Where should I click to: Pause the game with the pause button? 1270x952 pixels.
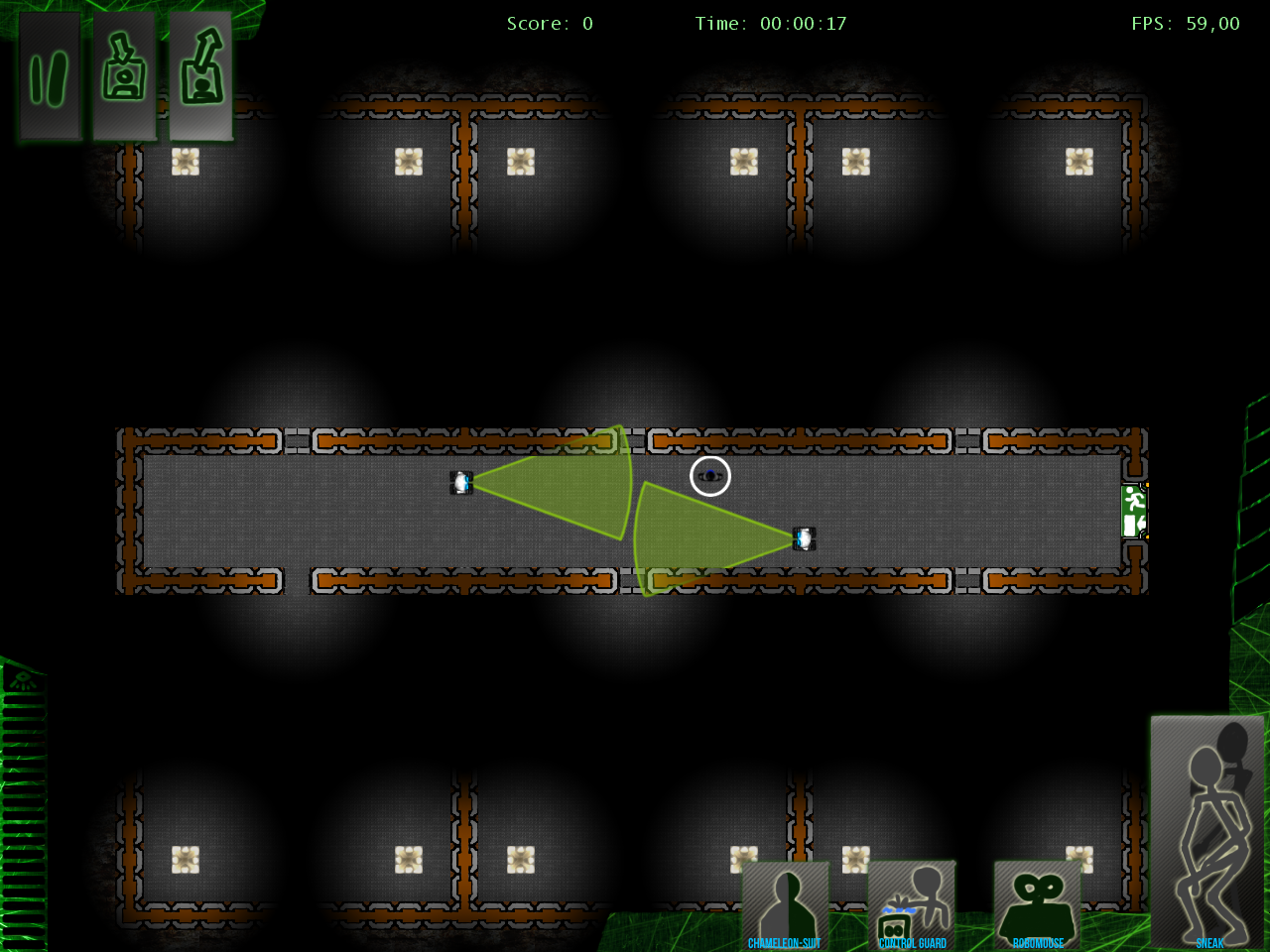click(49, 76)
